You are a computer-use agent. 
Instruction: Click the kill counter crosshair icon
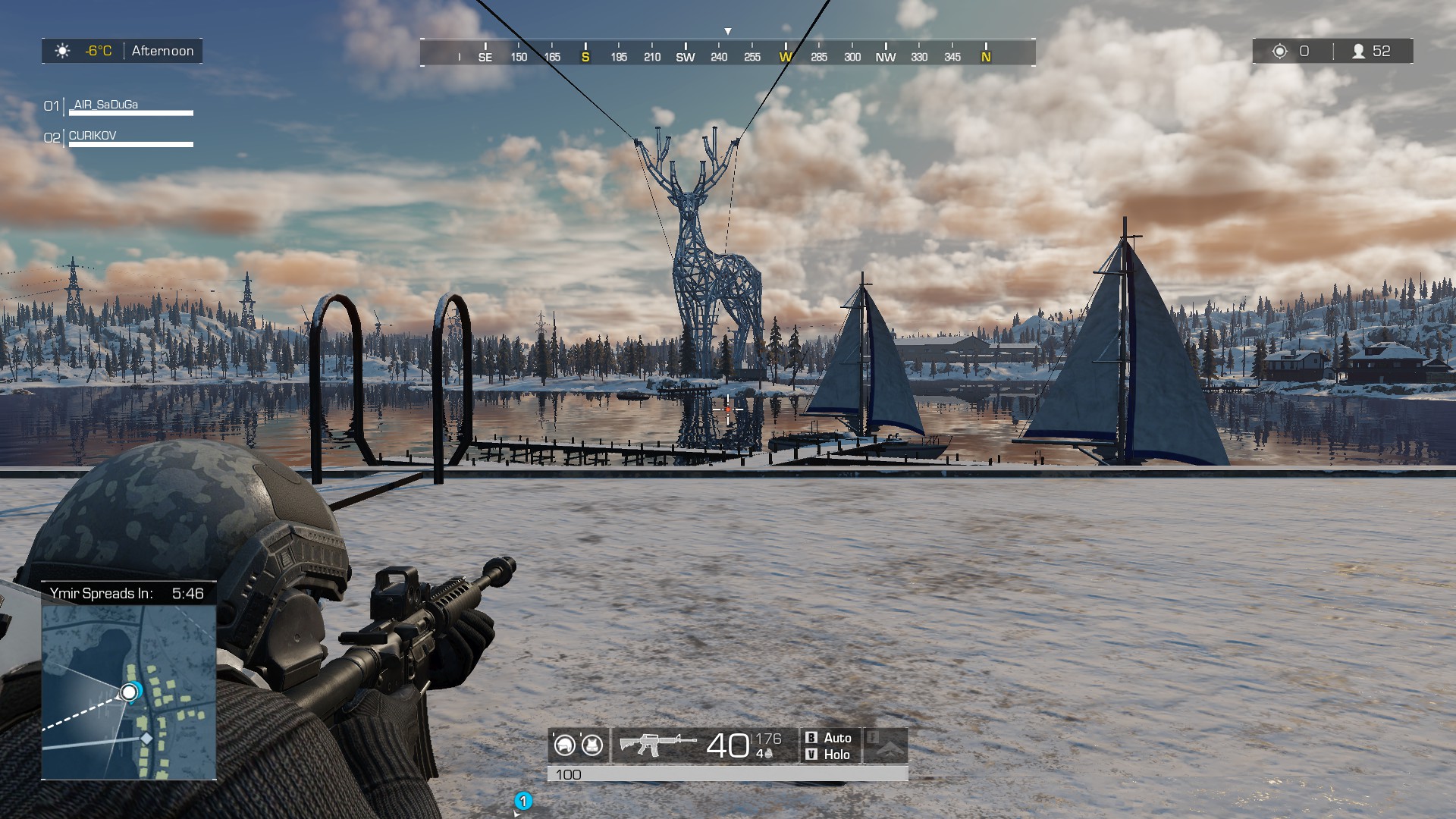(1280, 52)
